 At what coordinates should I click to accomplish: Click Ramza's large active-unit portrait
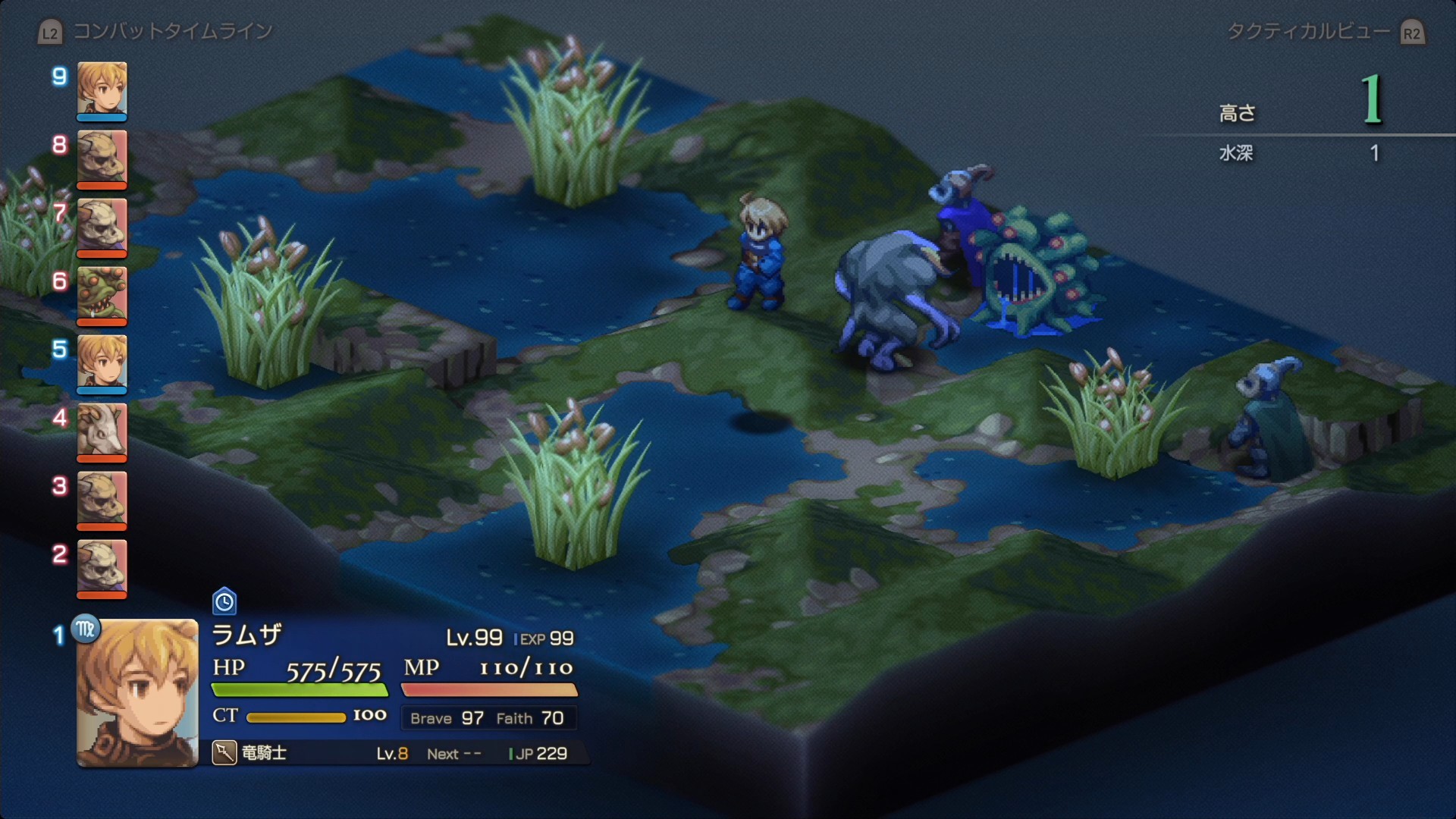pos(137,692)
